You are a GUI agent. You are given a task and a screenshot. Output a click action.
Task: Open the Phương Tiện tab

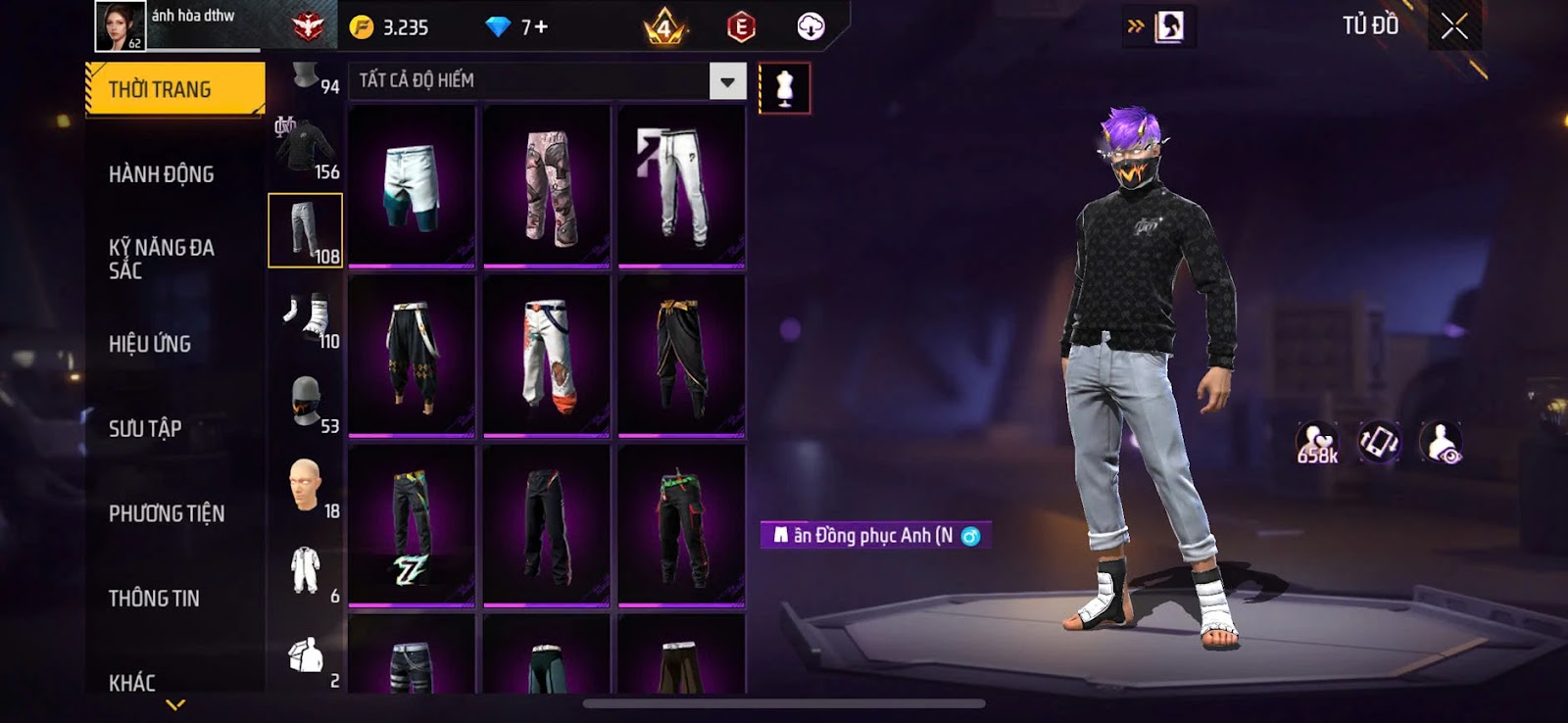167,513
